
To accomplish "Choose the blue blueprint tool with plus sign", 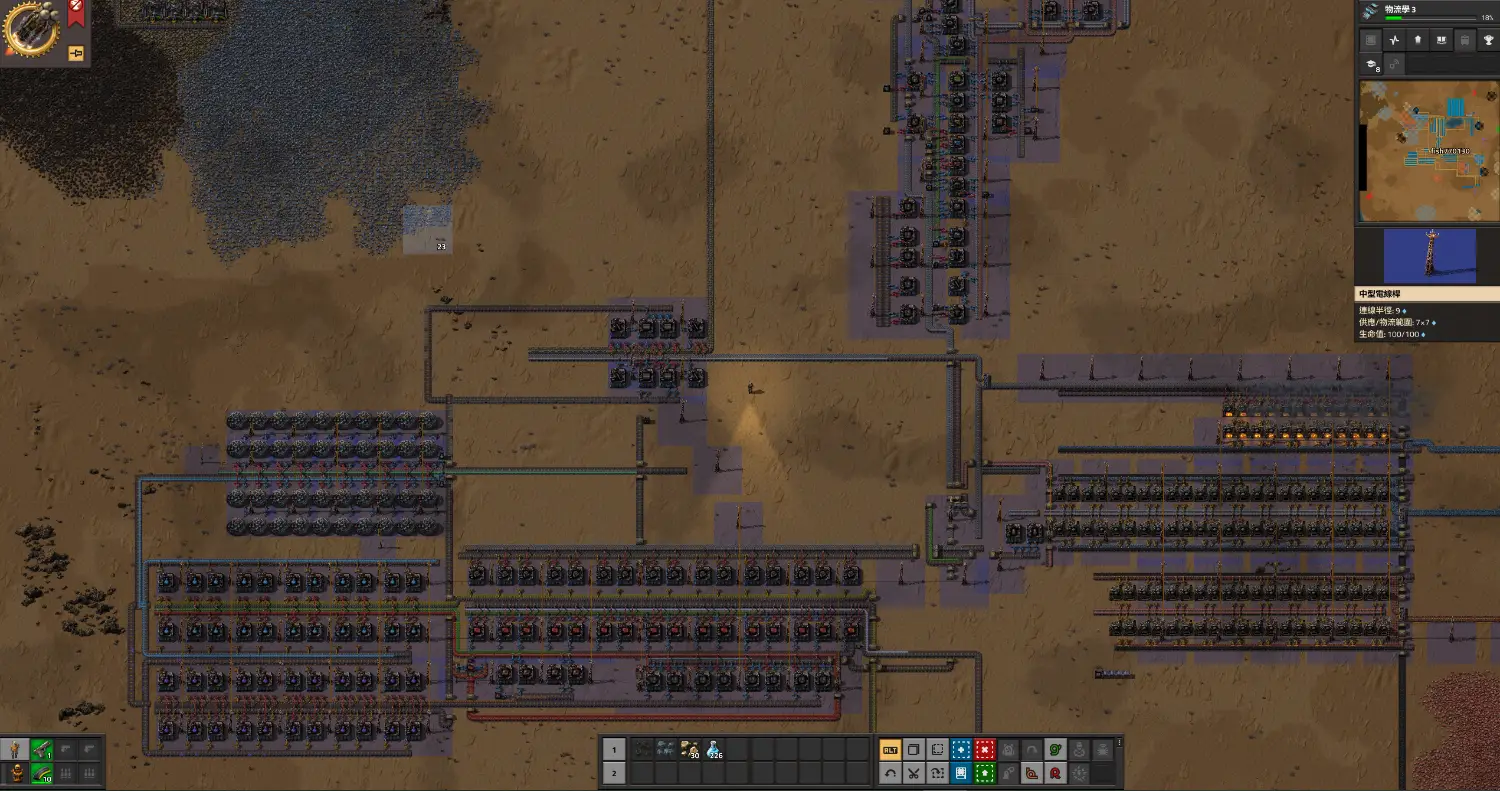I will point(961,749).
